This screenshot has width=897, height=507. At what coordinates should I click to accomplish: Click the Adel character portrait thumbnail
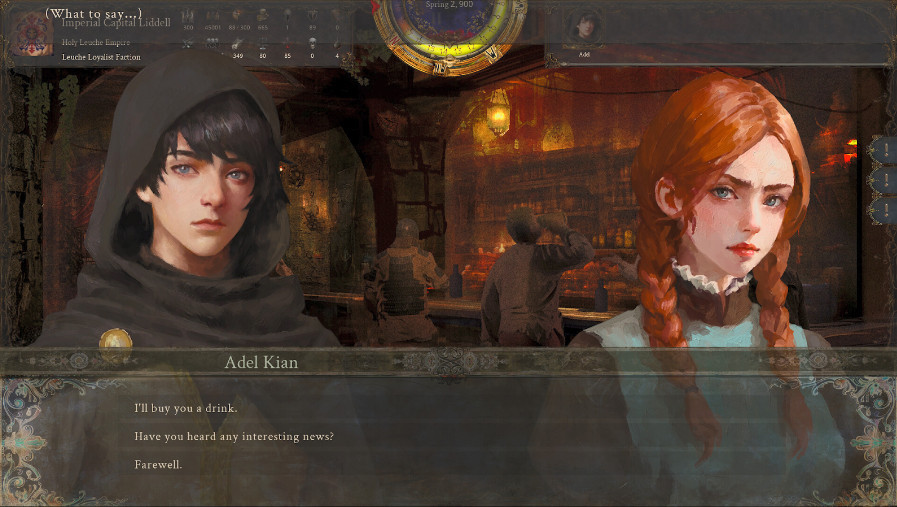pyautogui.click(x=583, y=27)
